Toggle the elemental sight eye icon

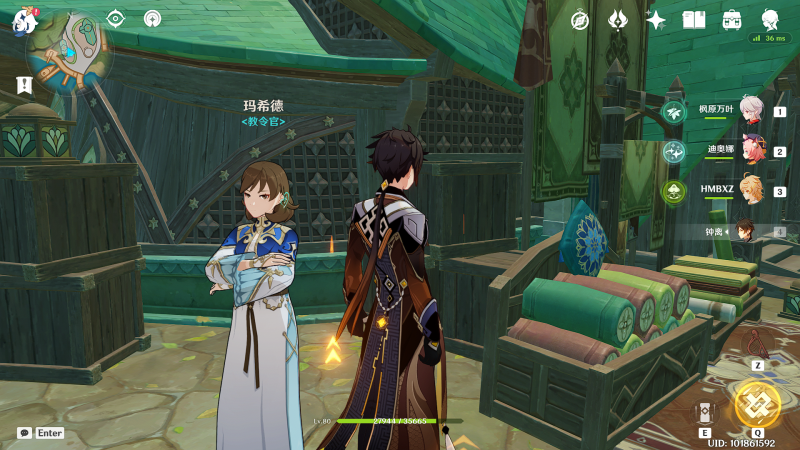point(116,18)
